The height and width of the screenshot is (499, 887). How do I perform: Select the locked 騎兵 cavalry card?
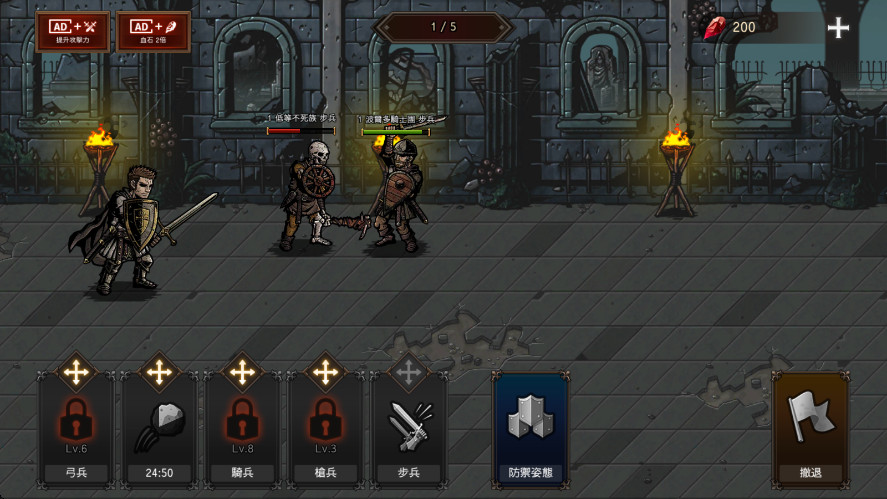tap(241, 429)
